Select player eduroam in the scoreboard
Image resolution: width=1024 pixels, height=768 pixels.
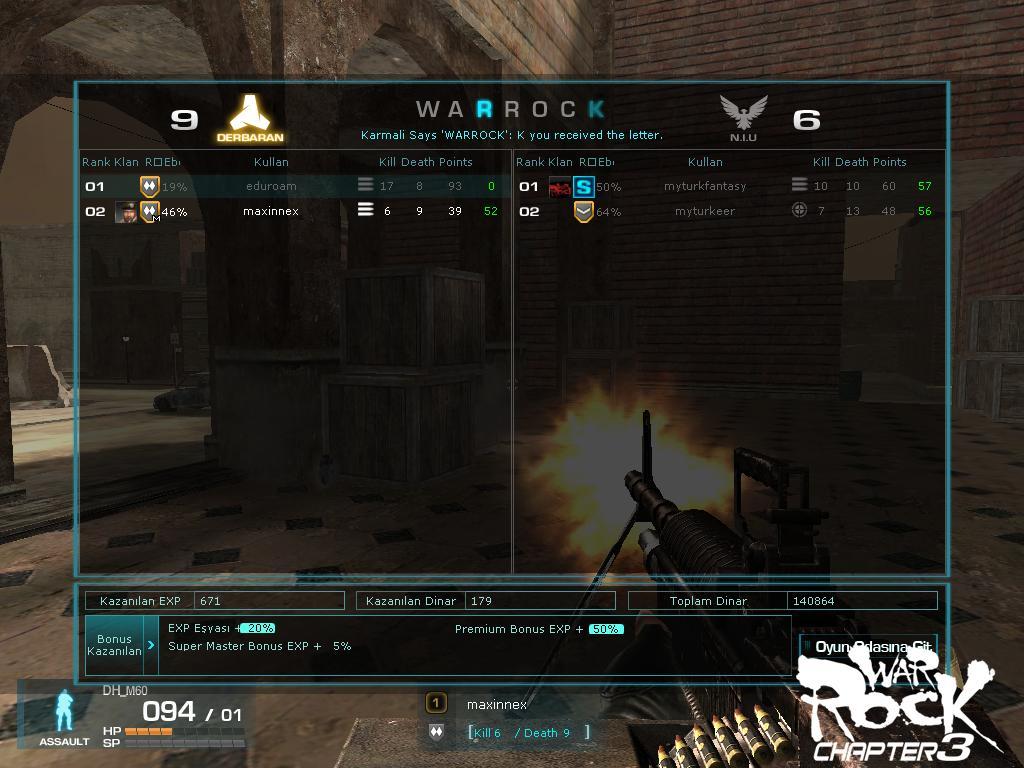(271, 186)
